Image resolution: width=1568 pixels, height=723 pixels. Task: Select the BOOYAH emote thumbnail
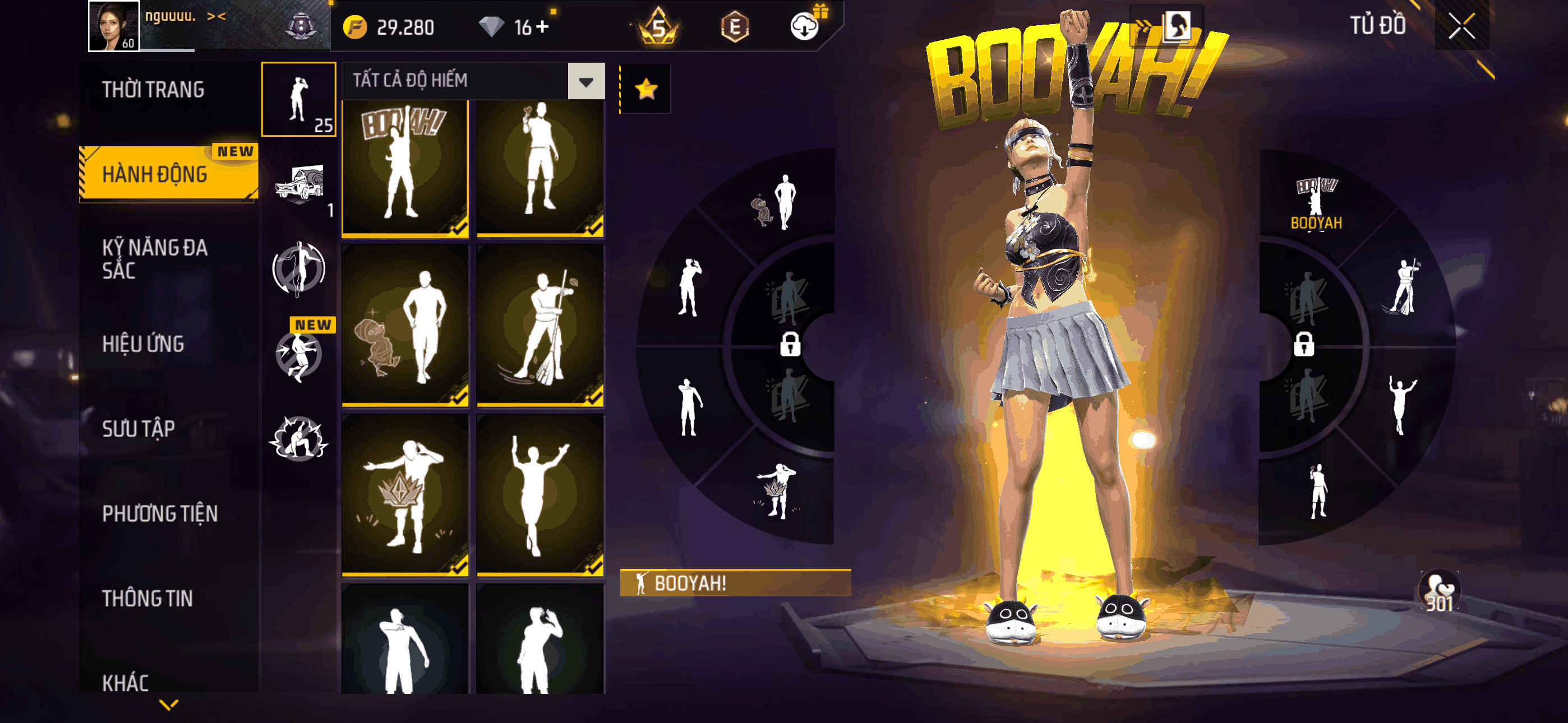(405, 168)
